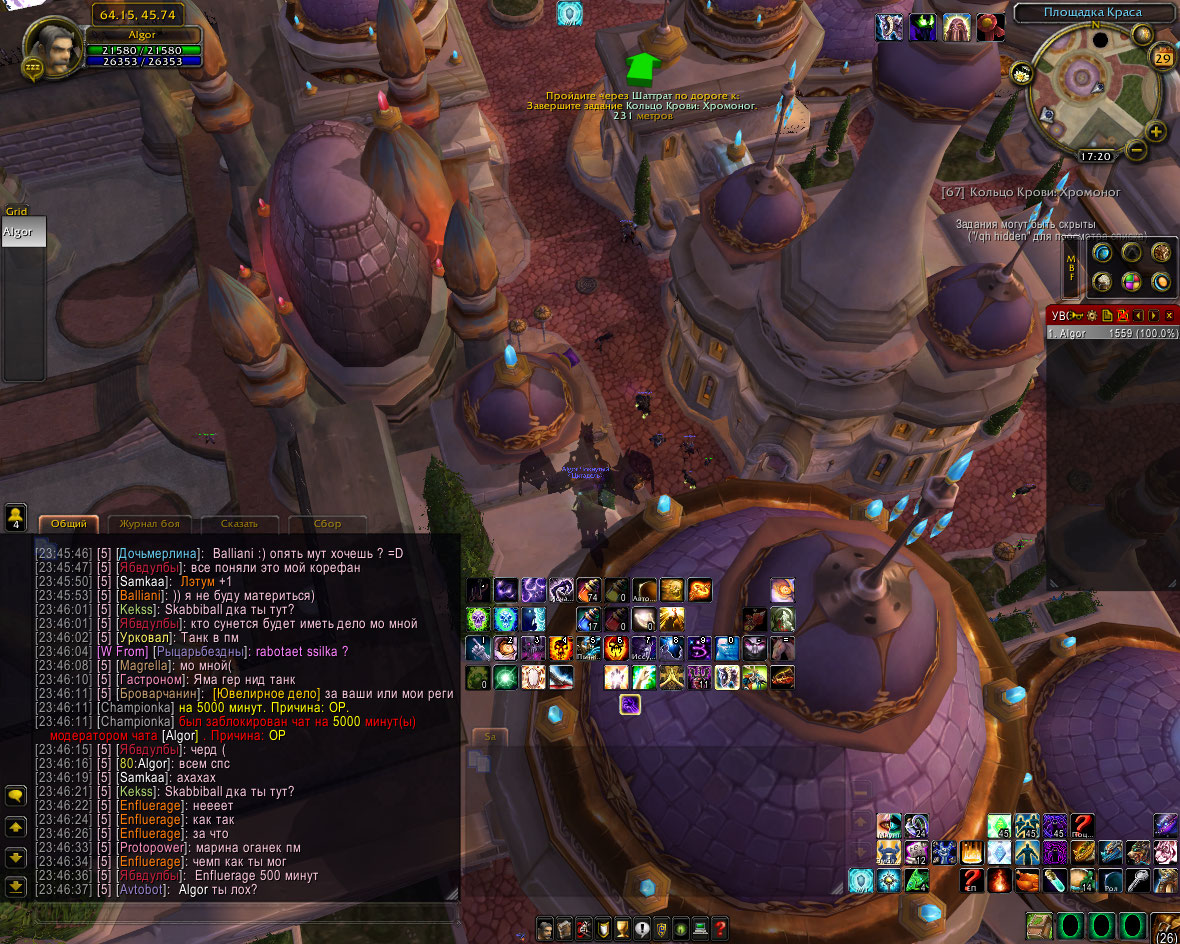Screen dimensions: 1180x944
Task: Open the backpack showing 26 free slots
Action: tap(1165, 924)
